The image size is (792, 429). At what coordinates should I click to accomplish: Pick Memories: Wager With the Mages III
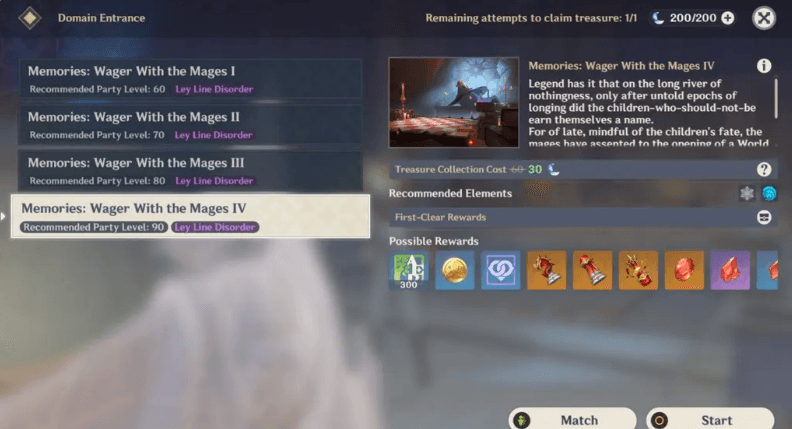pos(190,171)
